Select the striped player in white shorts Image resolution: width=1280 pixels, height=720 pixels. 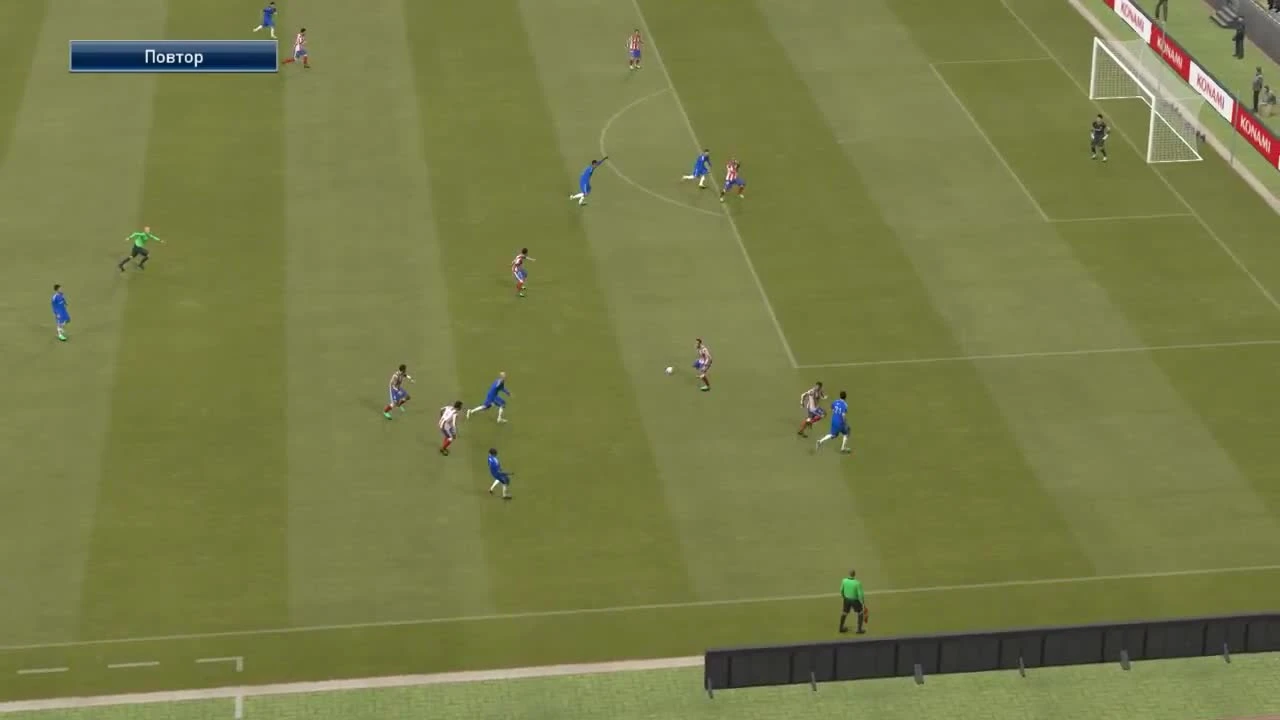coord(447,425)
